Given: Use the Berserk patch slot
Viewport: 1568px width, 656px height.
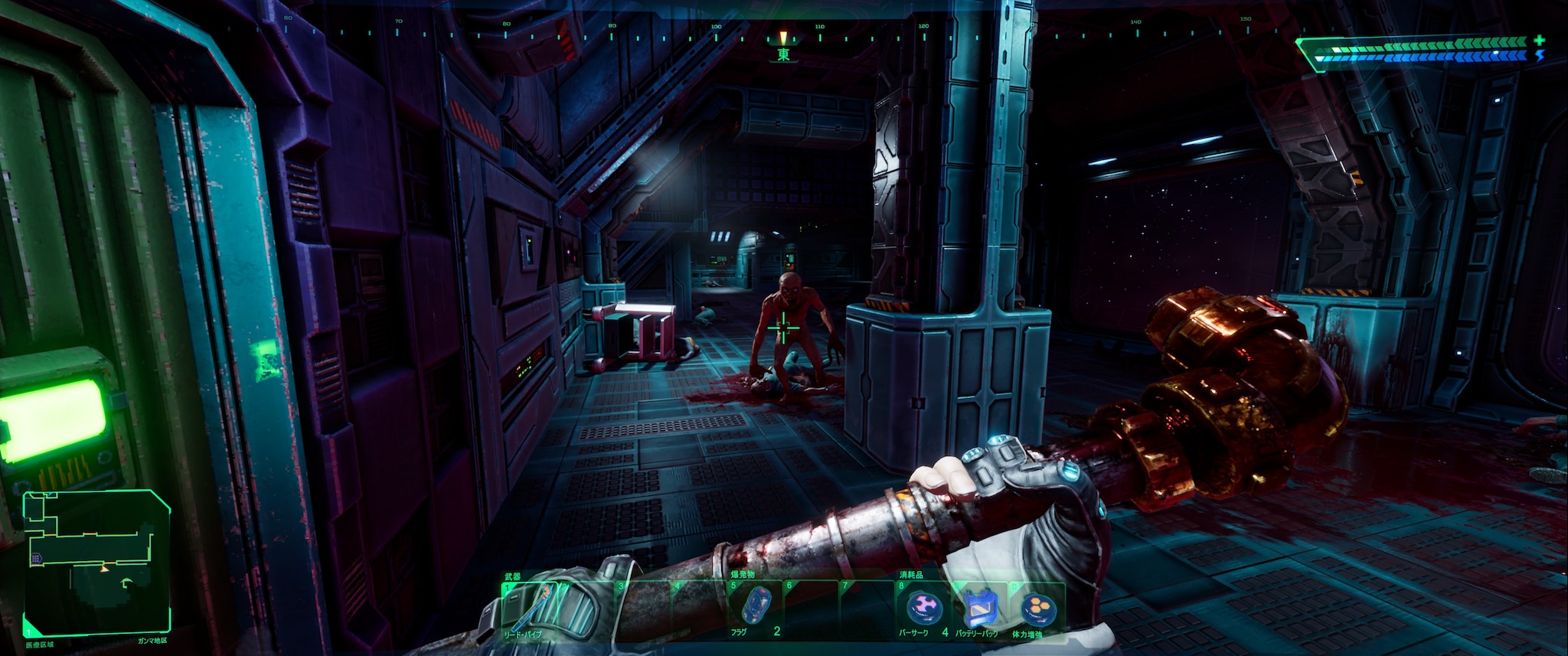Looking at the screenshot, I should [x=922, y=610].
